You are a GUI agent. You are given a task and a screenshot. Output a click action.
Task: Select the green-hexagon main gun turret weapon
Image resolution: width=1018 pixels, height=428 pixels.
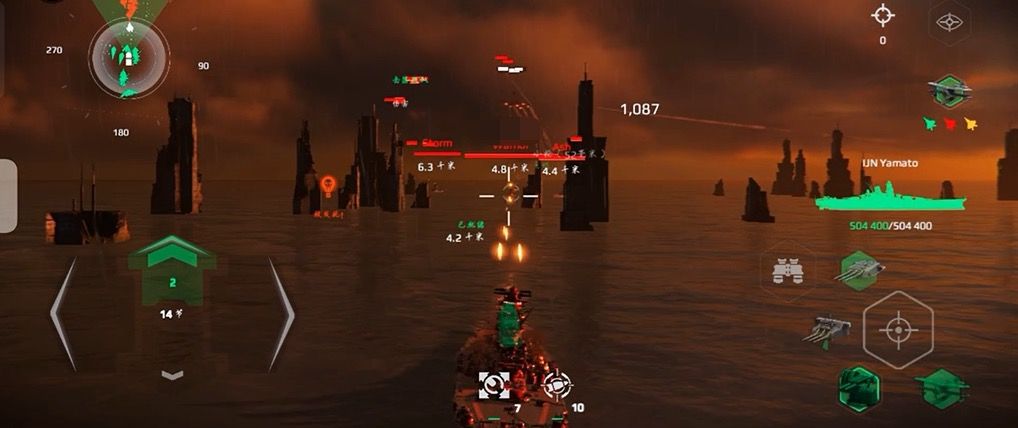coord(859,269)
